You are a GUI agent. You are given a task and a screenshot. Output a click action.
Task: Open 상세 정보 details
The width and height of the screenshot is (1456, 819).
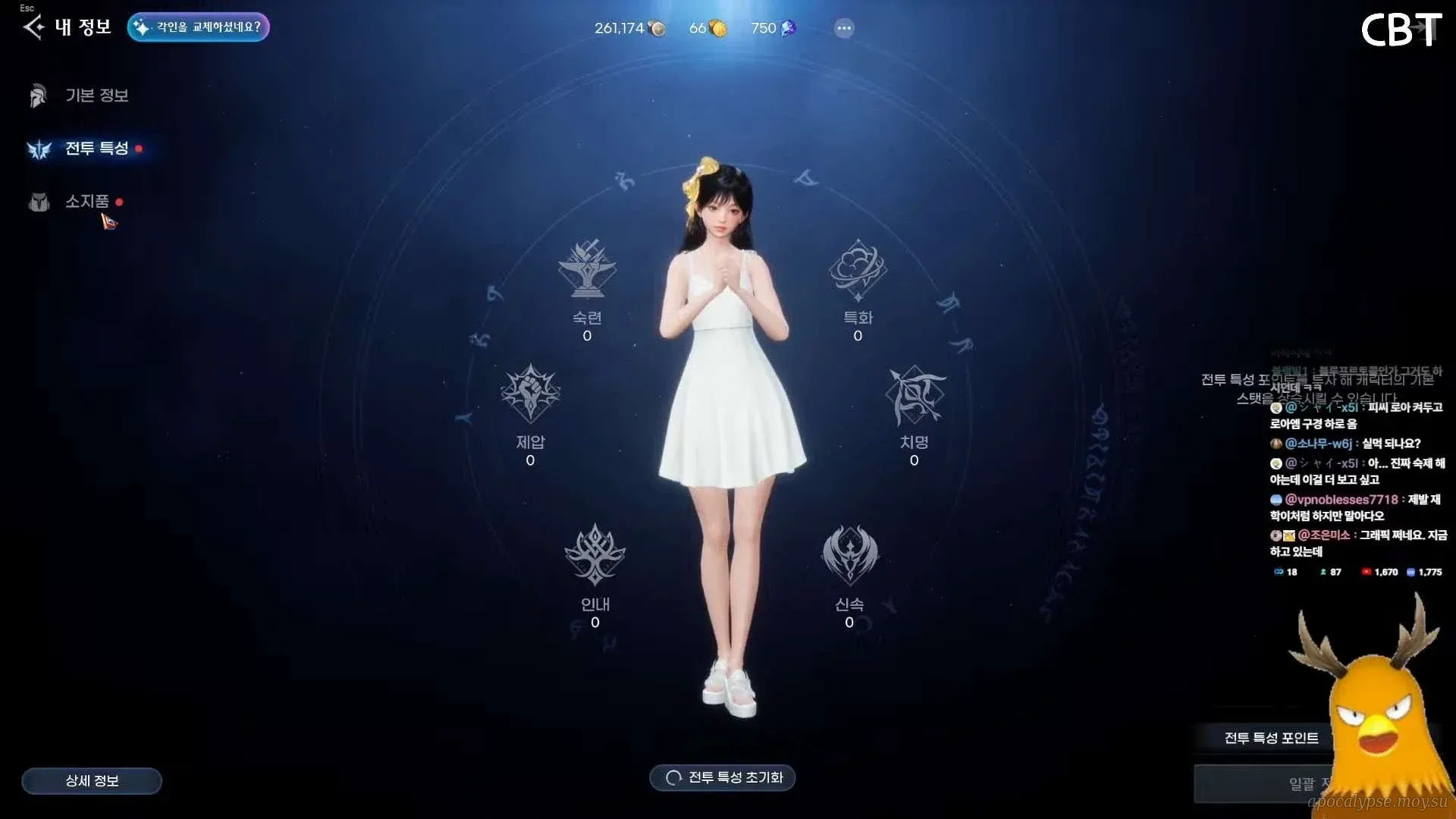click(92, 780)
